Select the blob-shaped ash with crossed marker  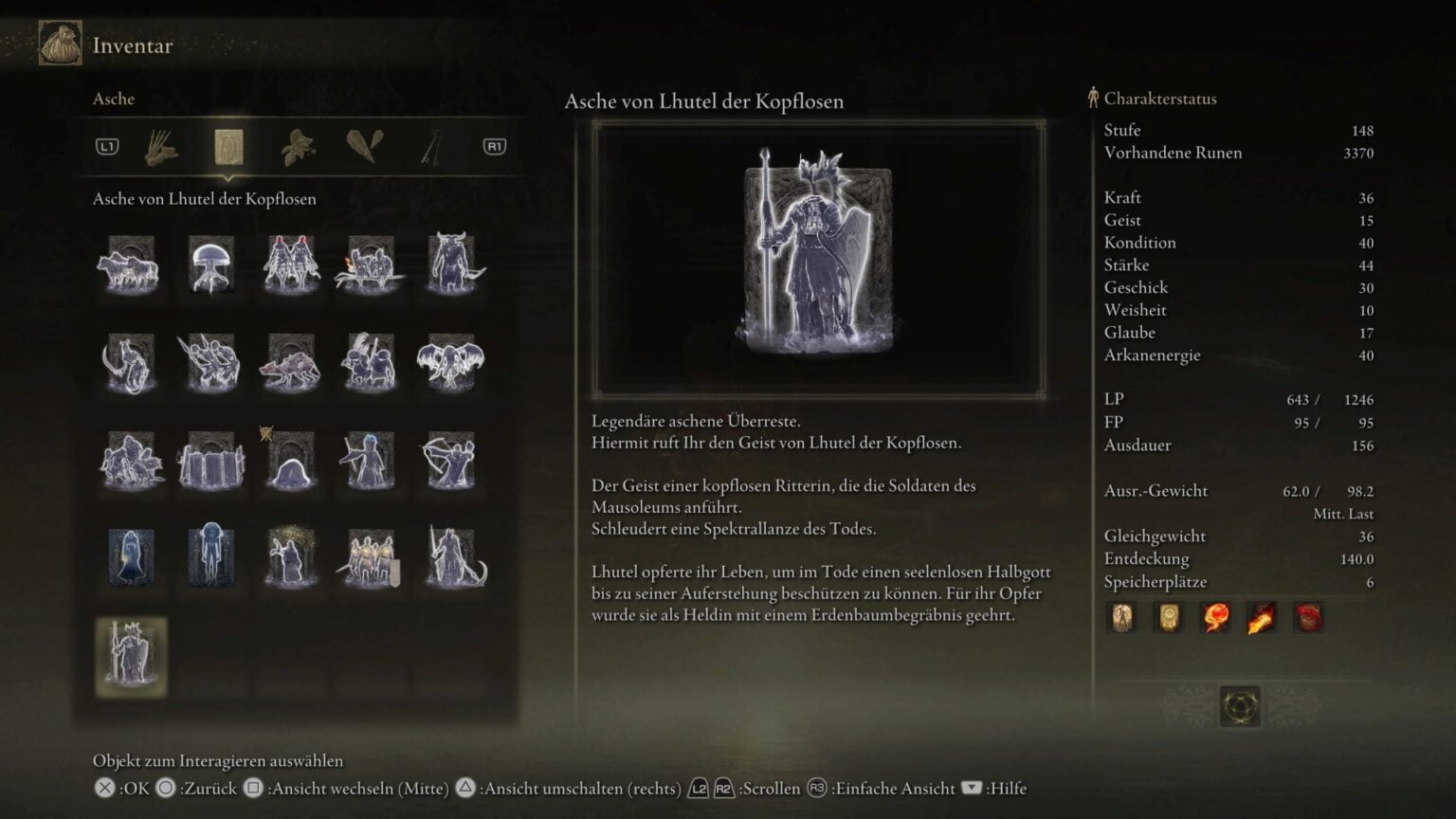[290, 461]
